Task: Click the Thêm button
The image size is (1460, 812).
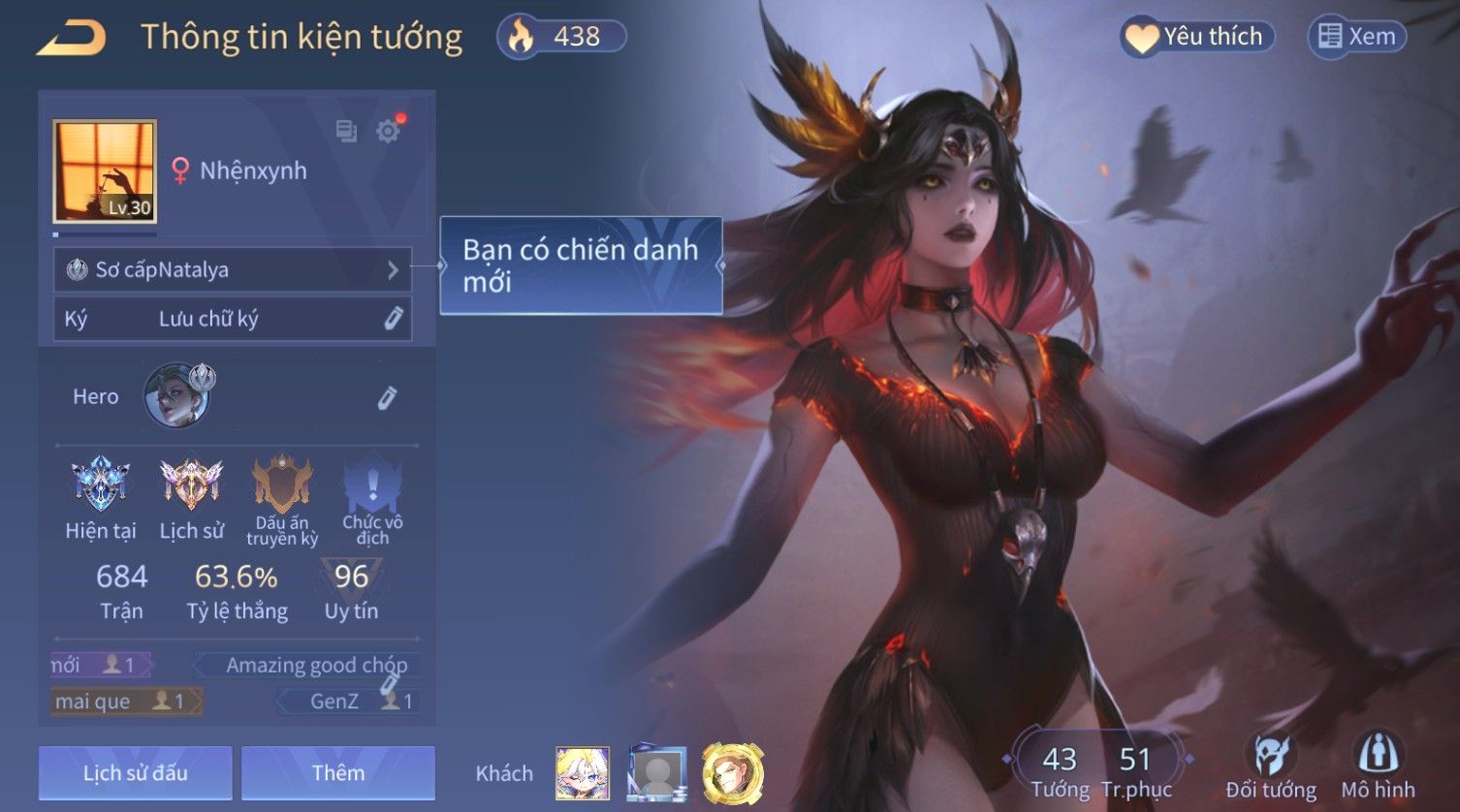Action: (337, 772)
